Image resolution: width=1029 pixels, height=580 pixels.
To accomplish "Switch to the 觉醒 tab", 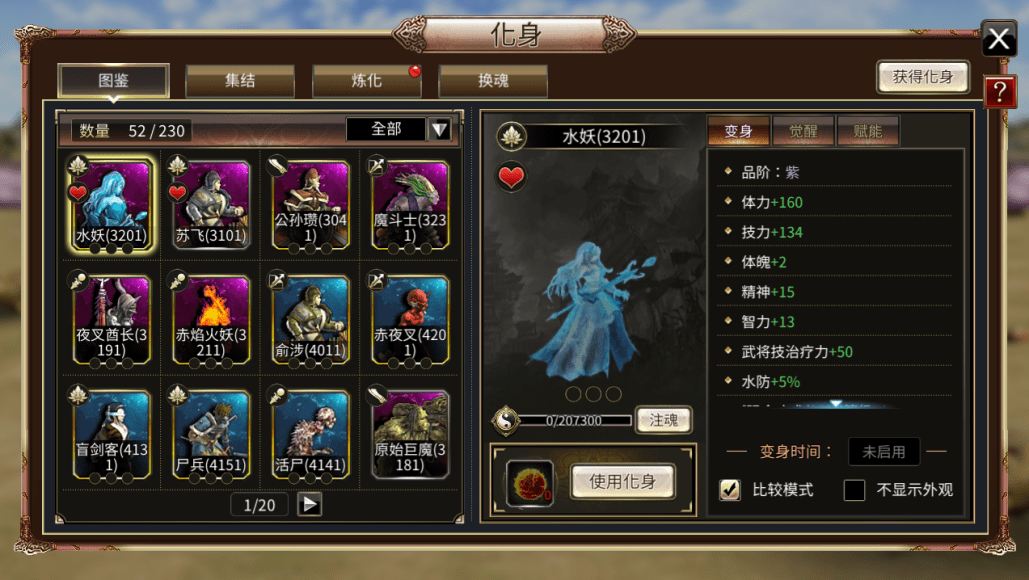I will (x=803, y=131).
